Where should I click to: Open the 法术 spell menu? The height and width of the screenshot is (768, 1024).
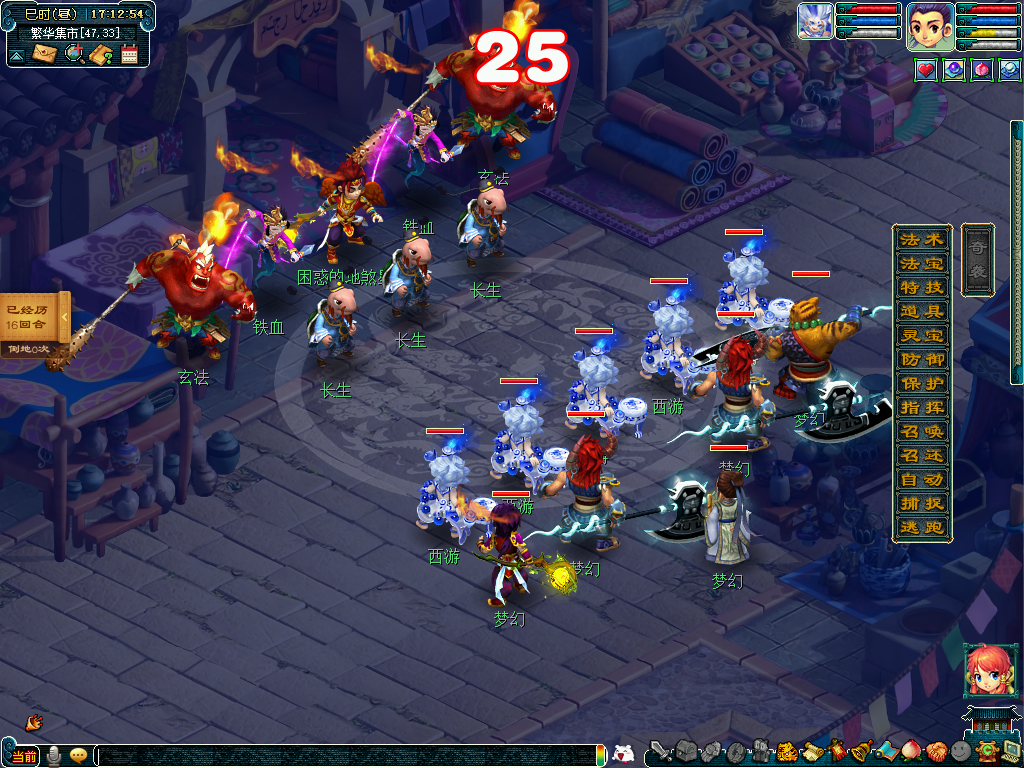point(921,240)
